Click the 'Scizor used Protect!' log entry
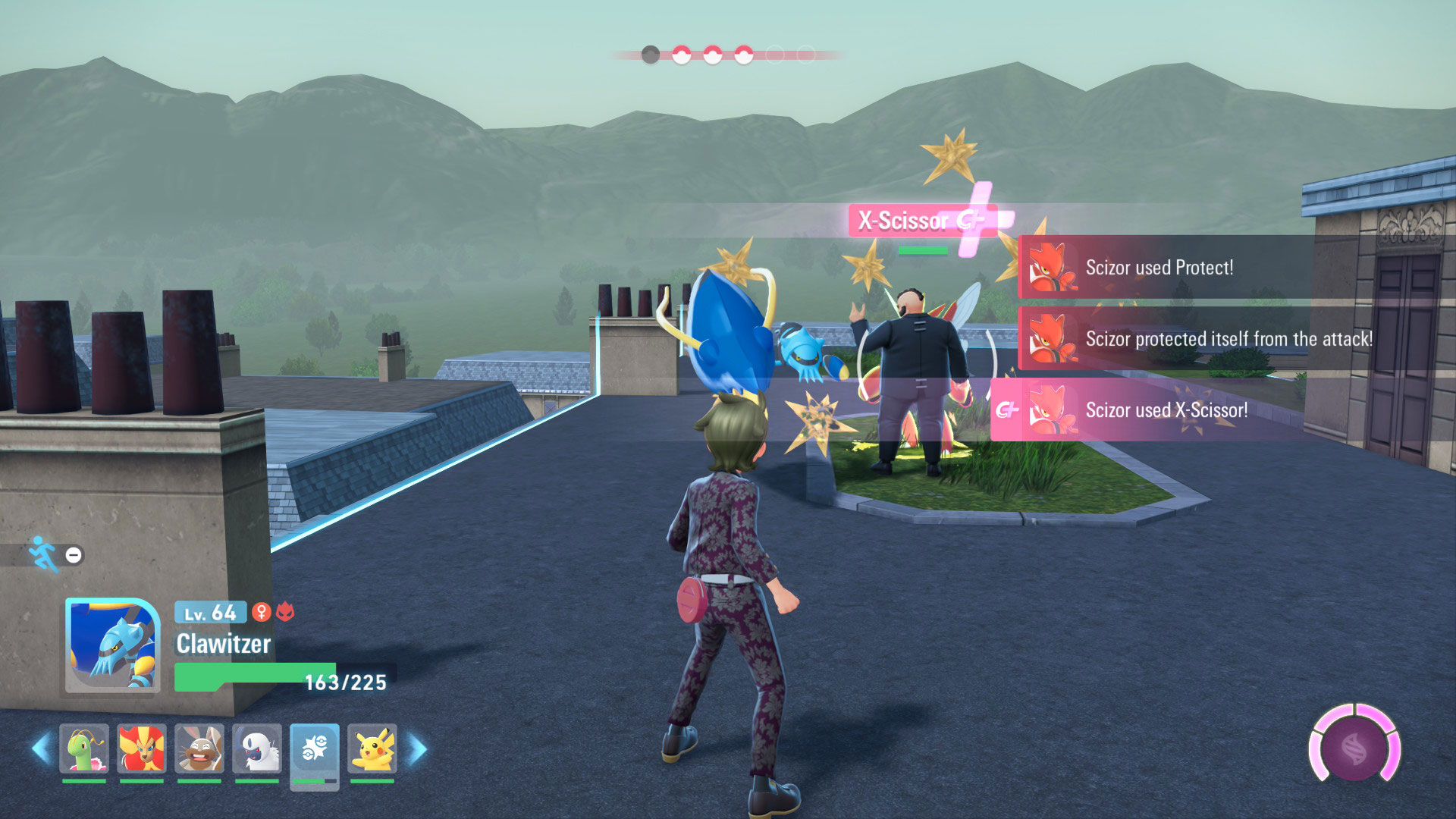 point(1160,267)
